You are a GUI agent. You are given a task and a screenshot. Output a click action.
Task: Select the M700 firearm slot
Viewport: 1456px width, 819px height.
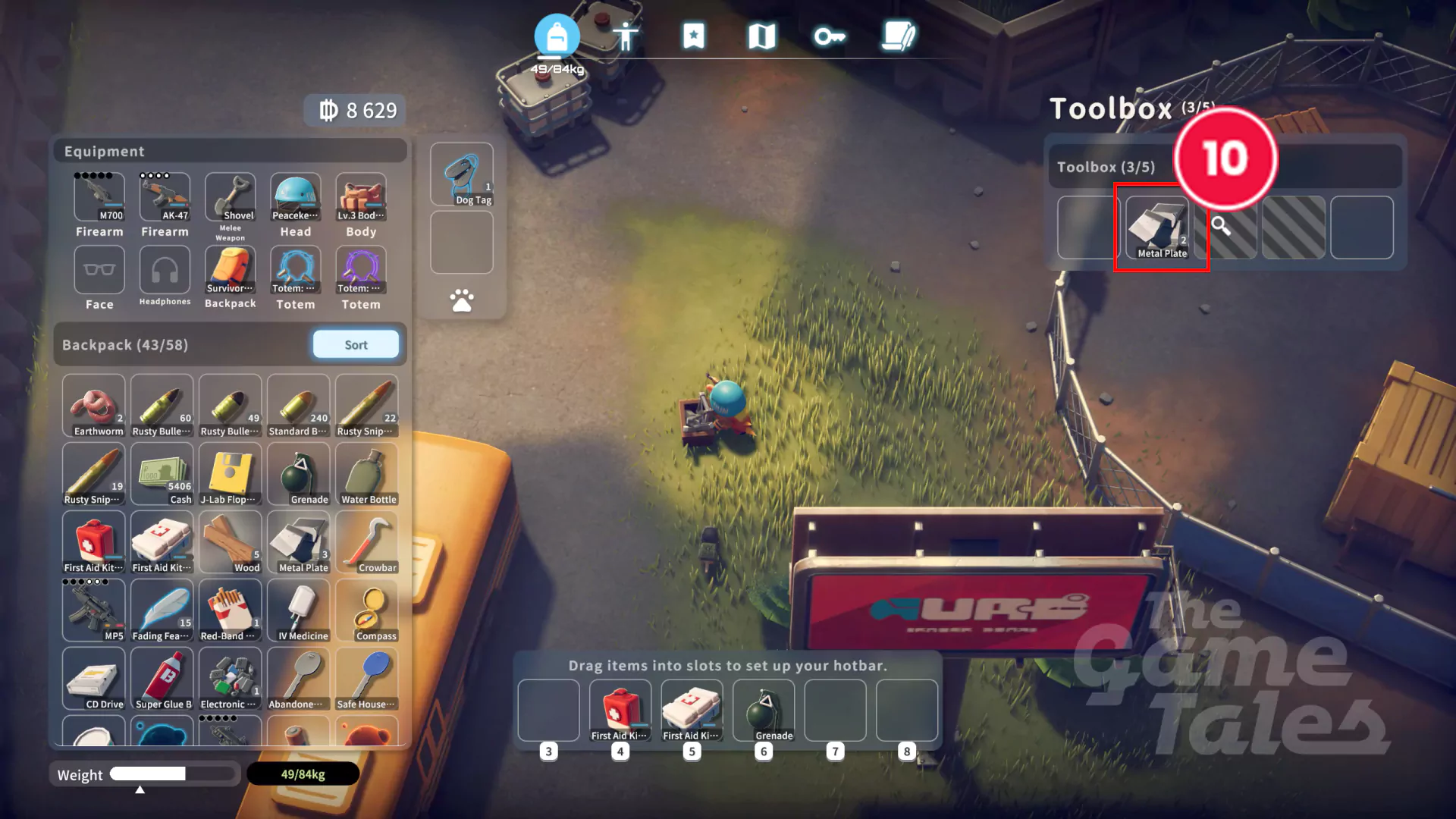coord(99,197)
